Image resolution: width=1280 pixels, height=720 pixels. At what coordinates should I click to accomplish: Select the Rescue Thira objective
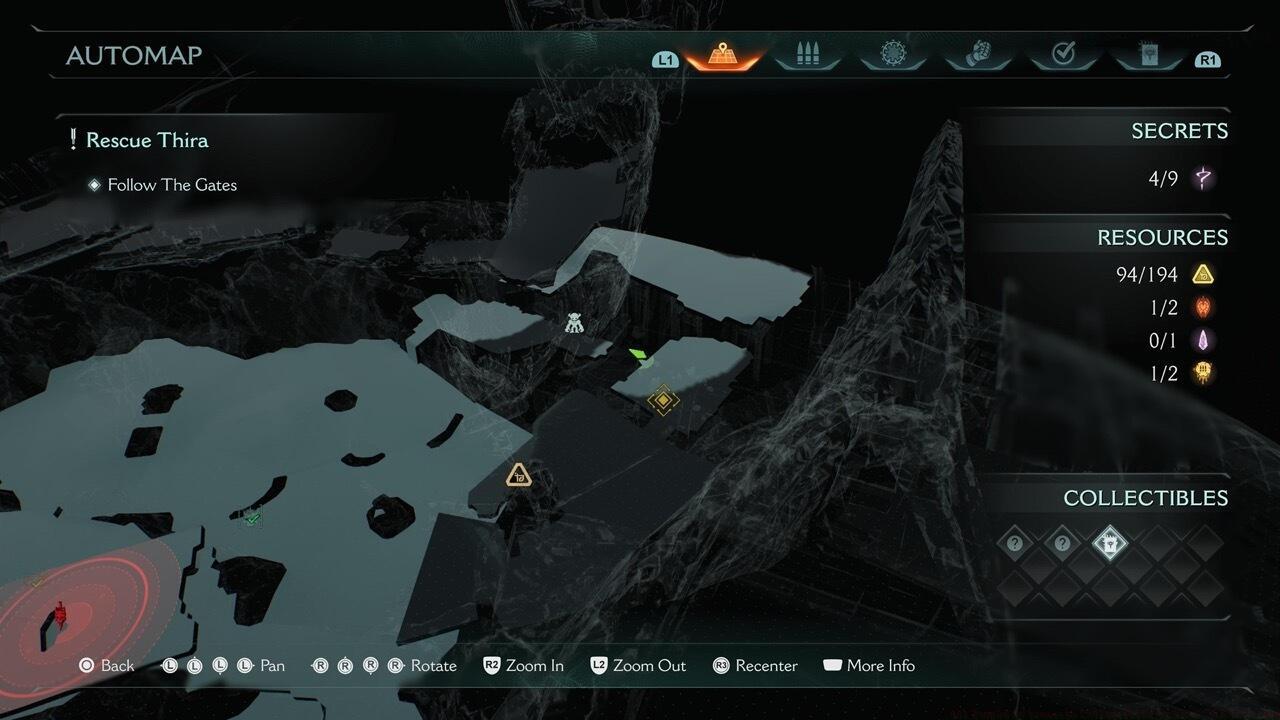146,140
